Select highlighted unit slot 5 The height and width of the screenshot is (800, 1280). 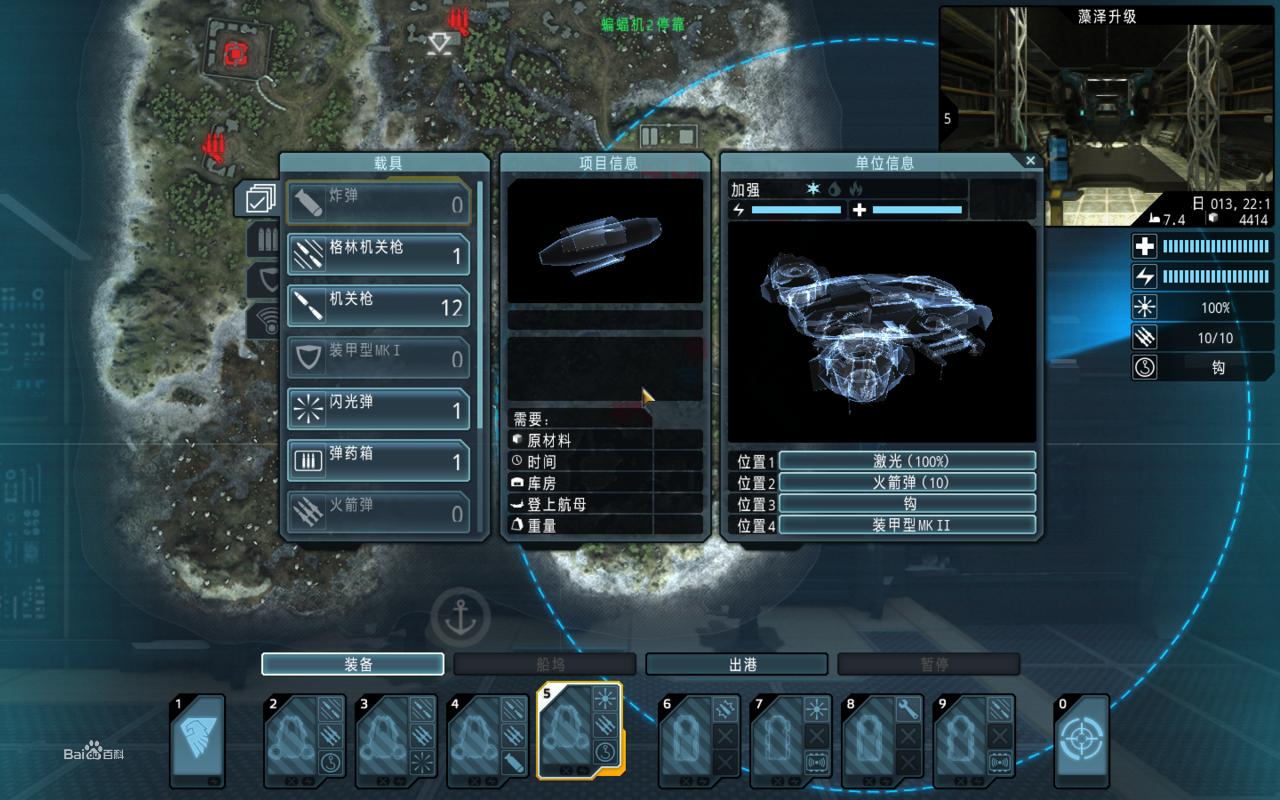(579, 732)
